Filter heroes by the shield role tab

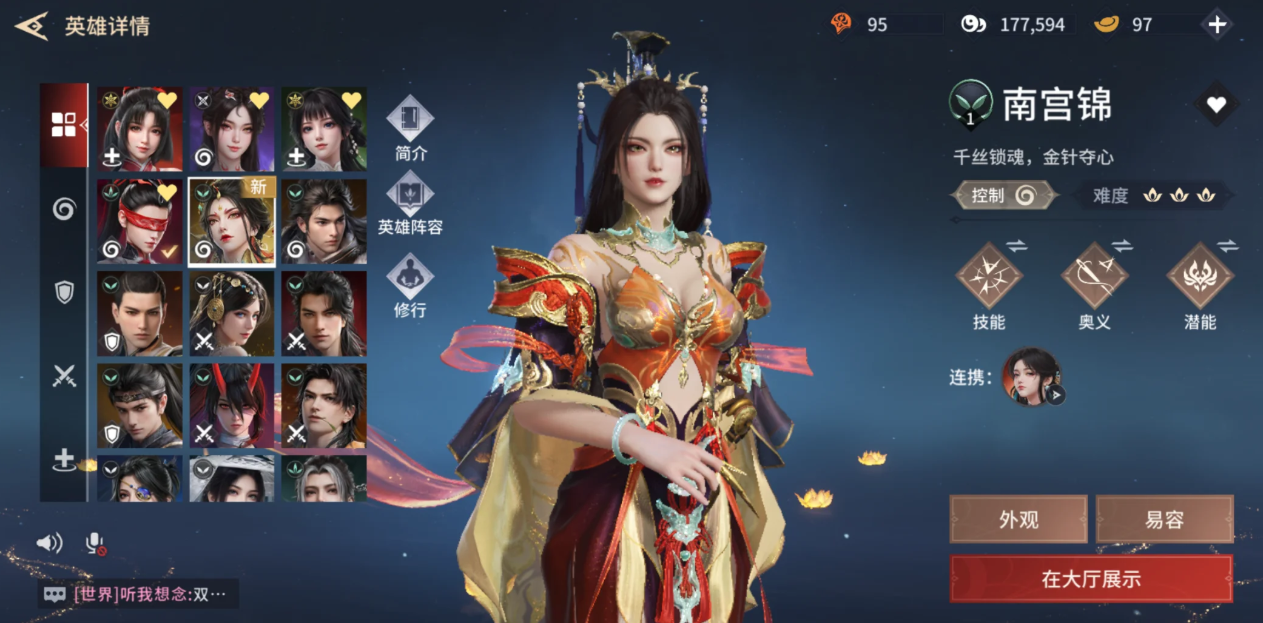(x=64, y=291)
